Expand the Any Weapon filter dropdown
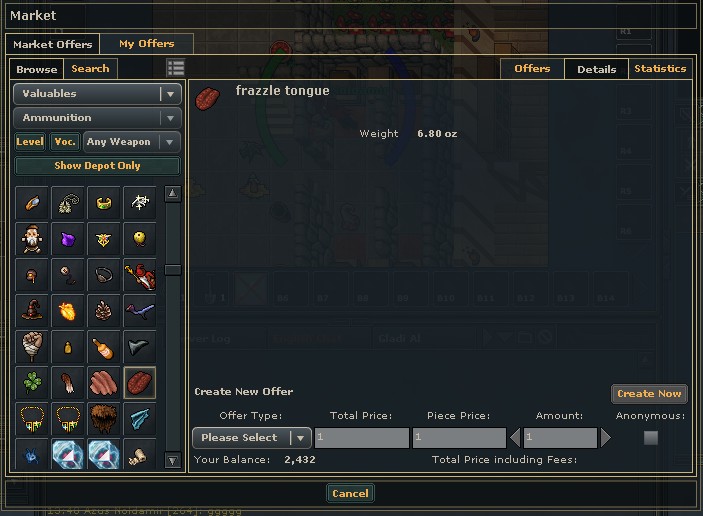Viewport: 703px width, 516px height. [x=132, y=142]
